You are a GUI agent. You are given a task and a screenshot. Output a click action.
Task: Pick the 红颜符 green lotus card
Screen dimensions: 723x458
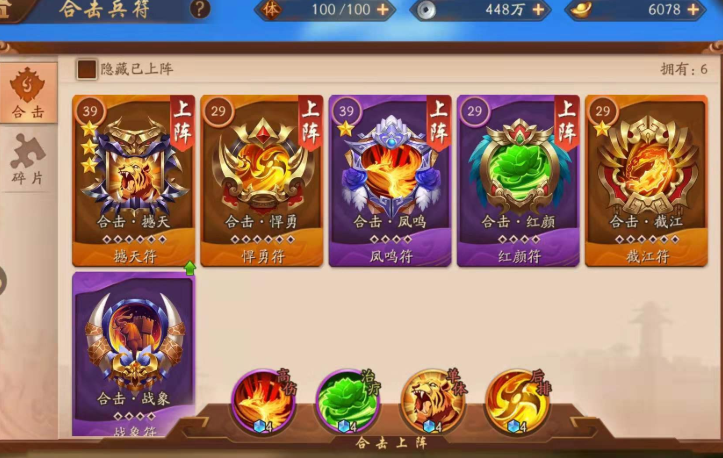coord(517,180)
